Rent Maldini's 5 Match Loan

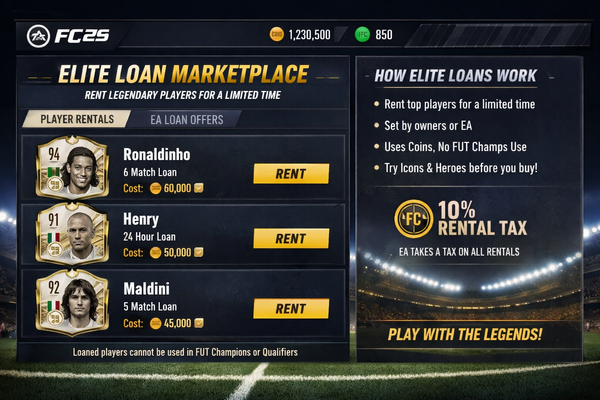290,308
